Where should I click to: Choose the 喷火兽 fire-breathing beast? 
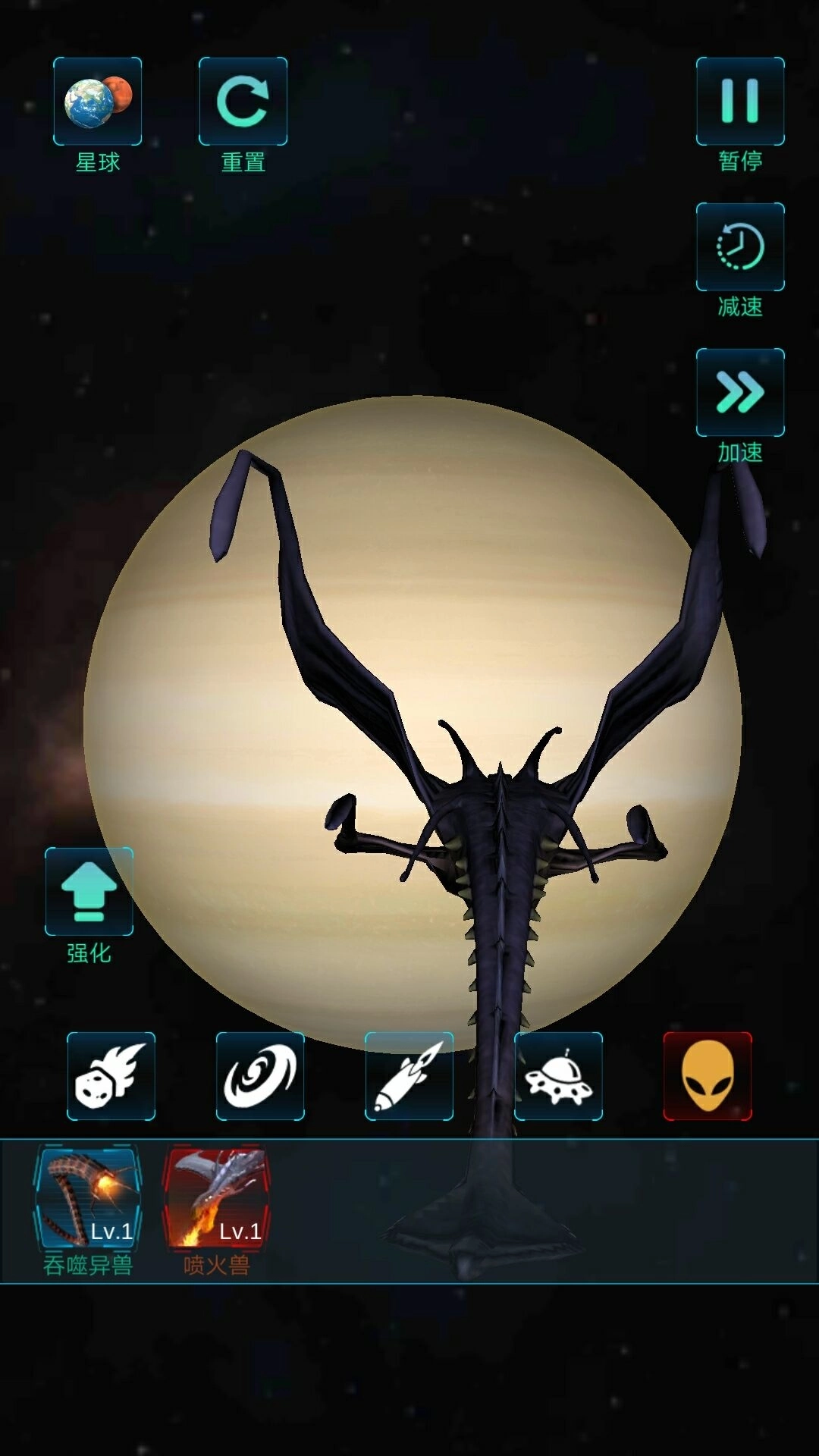pos(217,1198)
